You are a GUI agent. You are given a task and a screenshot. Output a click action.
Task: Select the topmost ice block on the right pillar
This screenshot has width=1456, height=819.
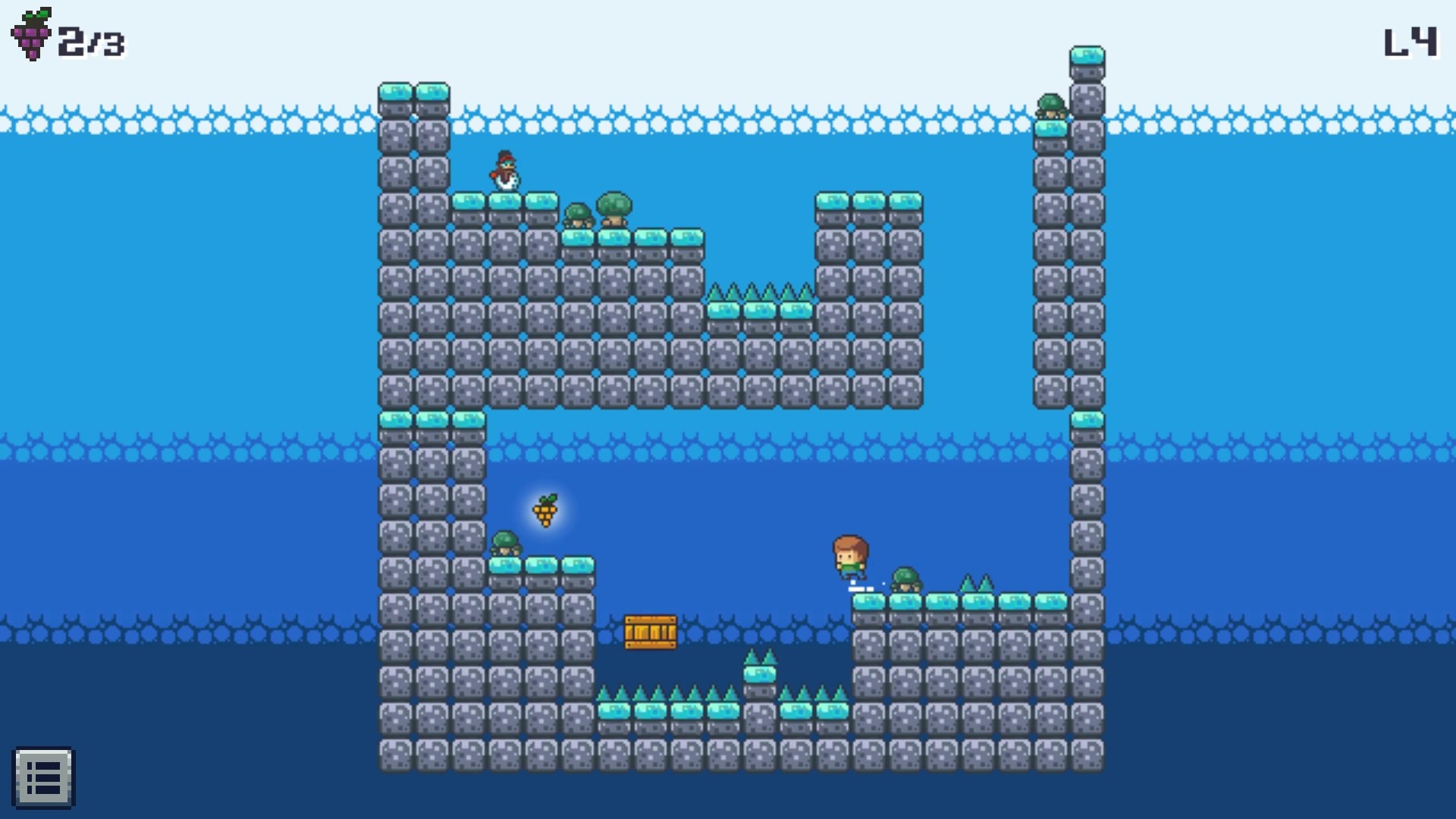pyautogui.click(x=1087, y=55)
